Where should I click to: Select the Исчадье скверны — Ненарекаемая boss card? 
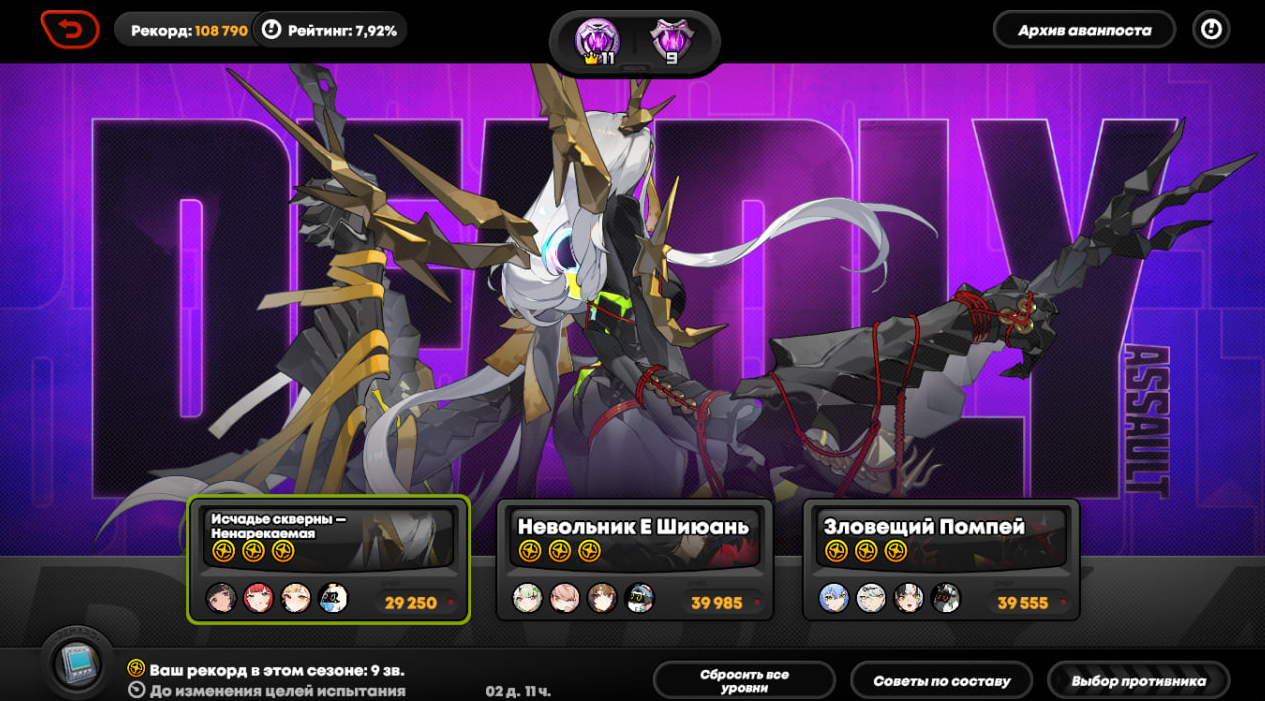pos(329,559)
